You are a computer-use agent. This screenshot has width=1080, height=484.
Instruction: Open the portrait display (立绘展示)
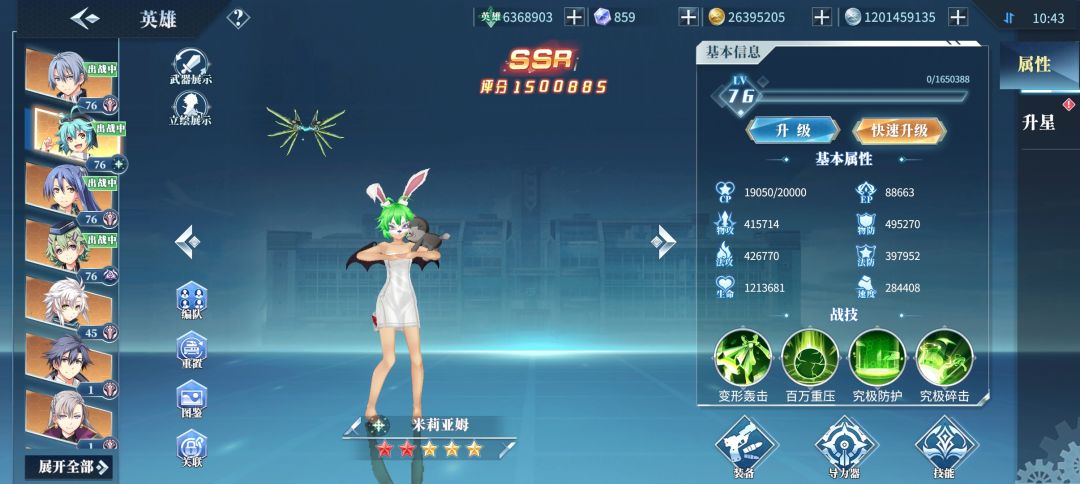pos(190,107)
